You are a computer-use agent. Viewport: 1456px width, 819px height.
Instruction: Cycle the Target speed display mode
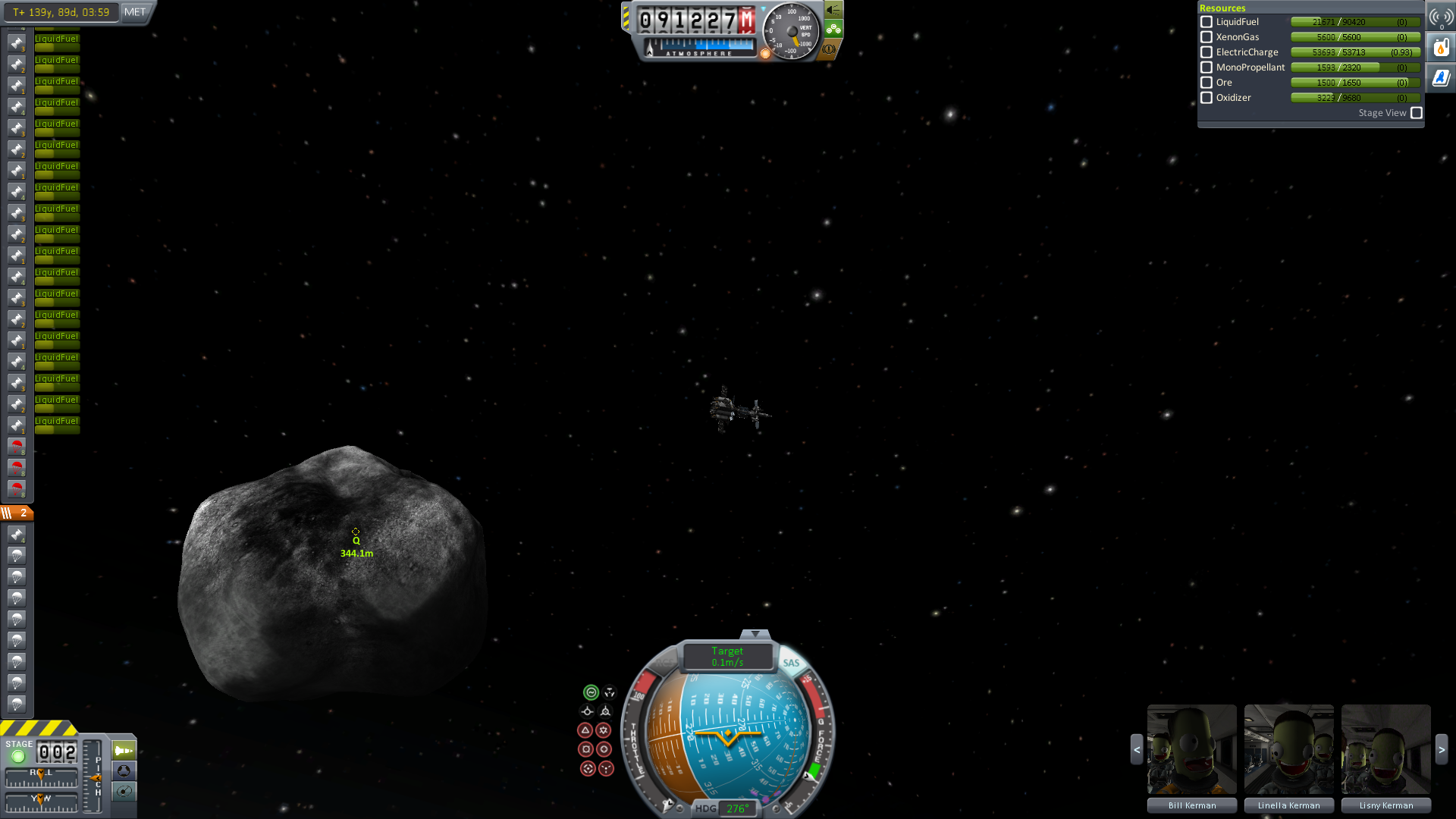[x=727, y=657]
